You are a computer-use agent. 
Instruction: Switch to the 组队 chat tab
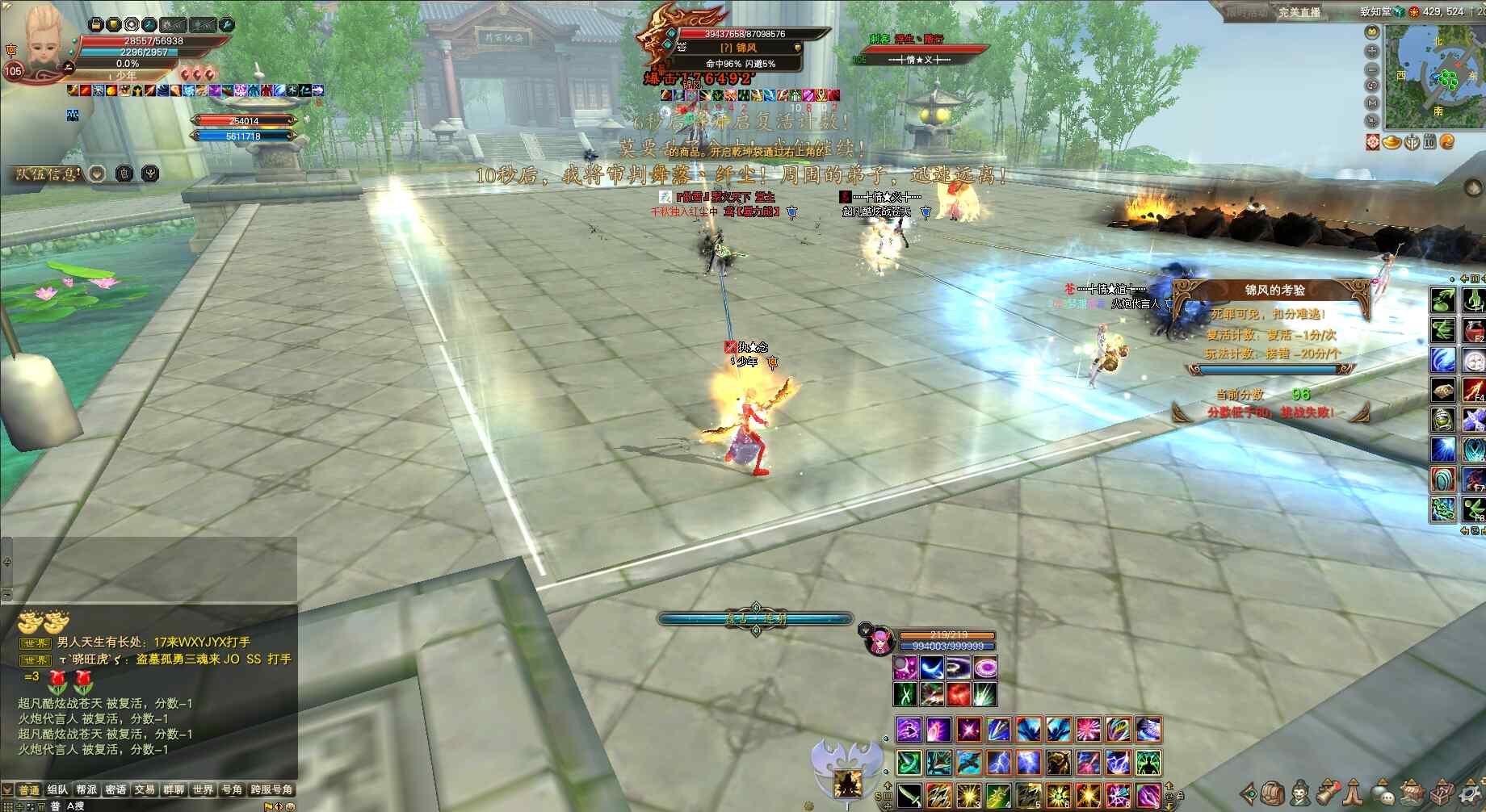(57, 789)
